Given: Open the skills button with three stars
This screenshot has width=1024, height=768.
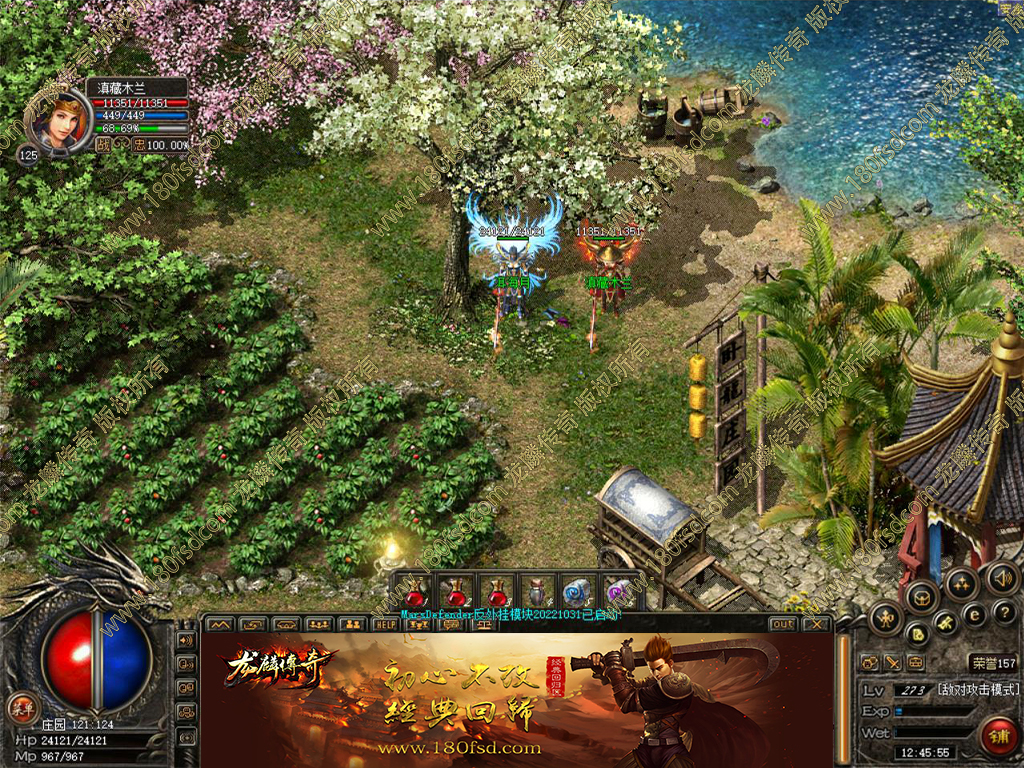Looking at the screenshot, I should click(x=961, y=583).
